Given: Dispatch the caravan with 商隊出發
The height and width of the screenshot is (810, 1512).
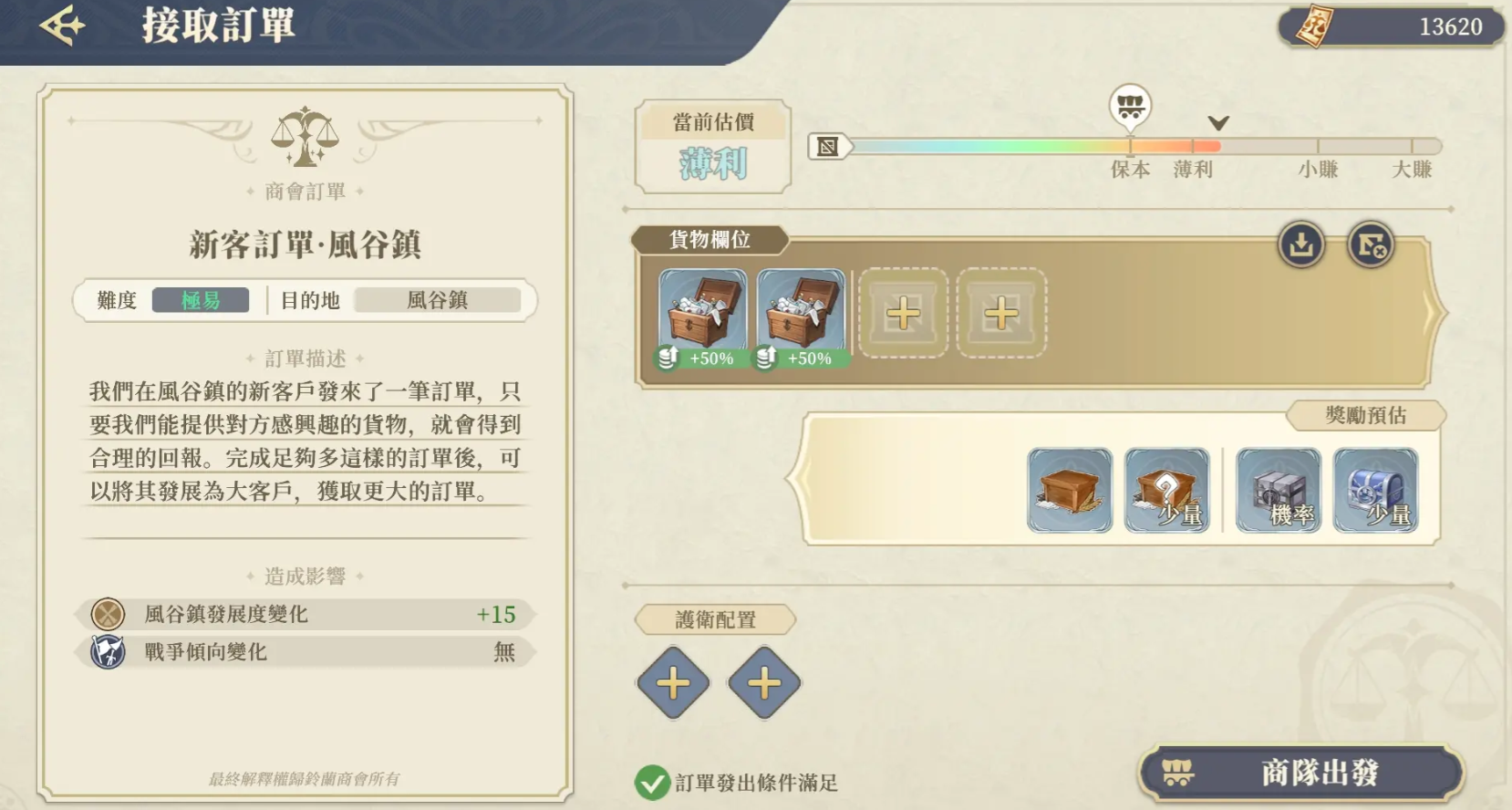Looking at the screenshot, I should click(1300, 773).
